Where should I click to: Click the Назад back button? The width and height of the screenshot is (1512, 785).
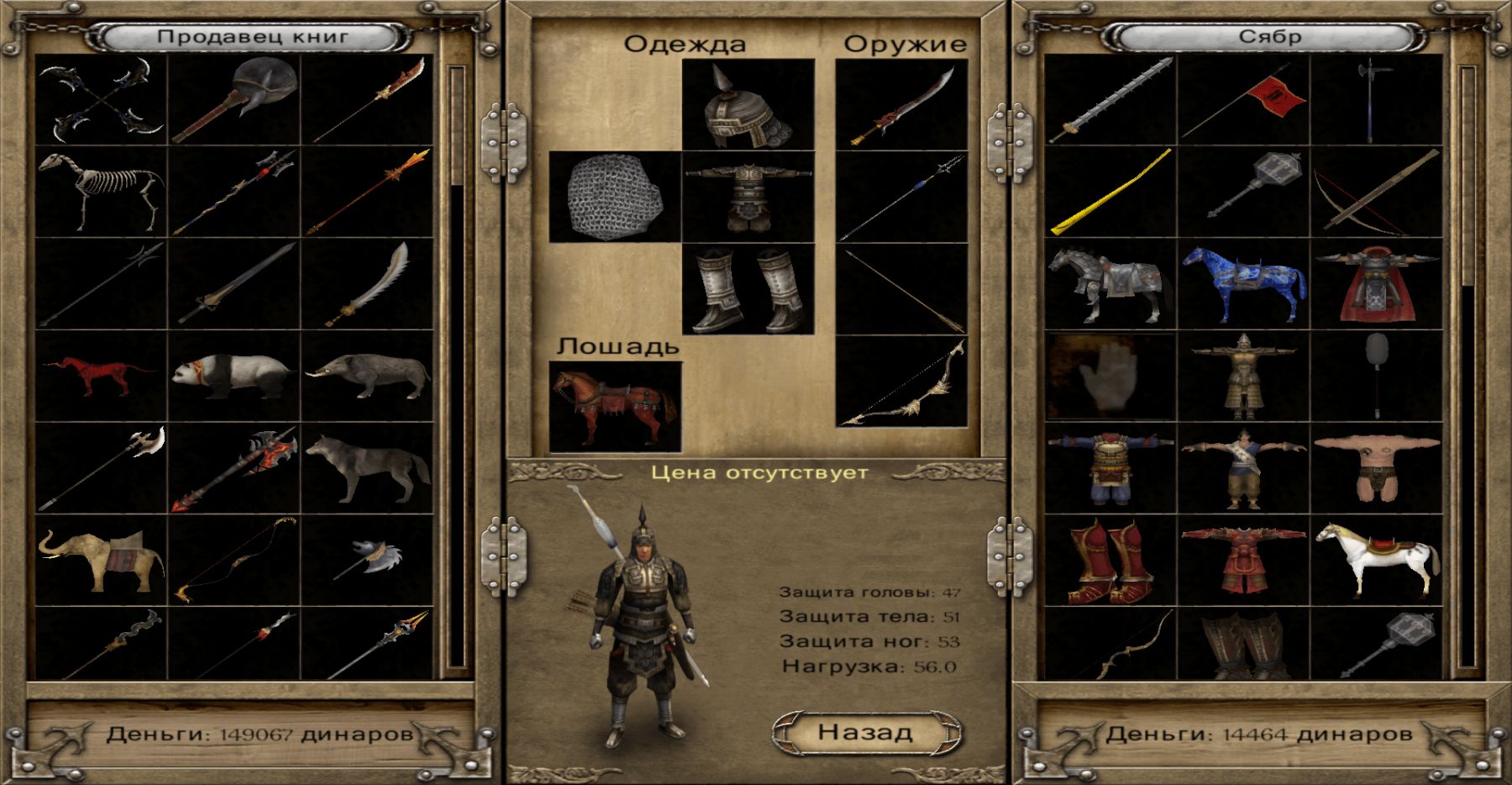tap(865, 733)
